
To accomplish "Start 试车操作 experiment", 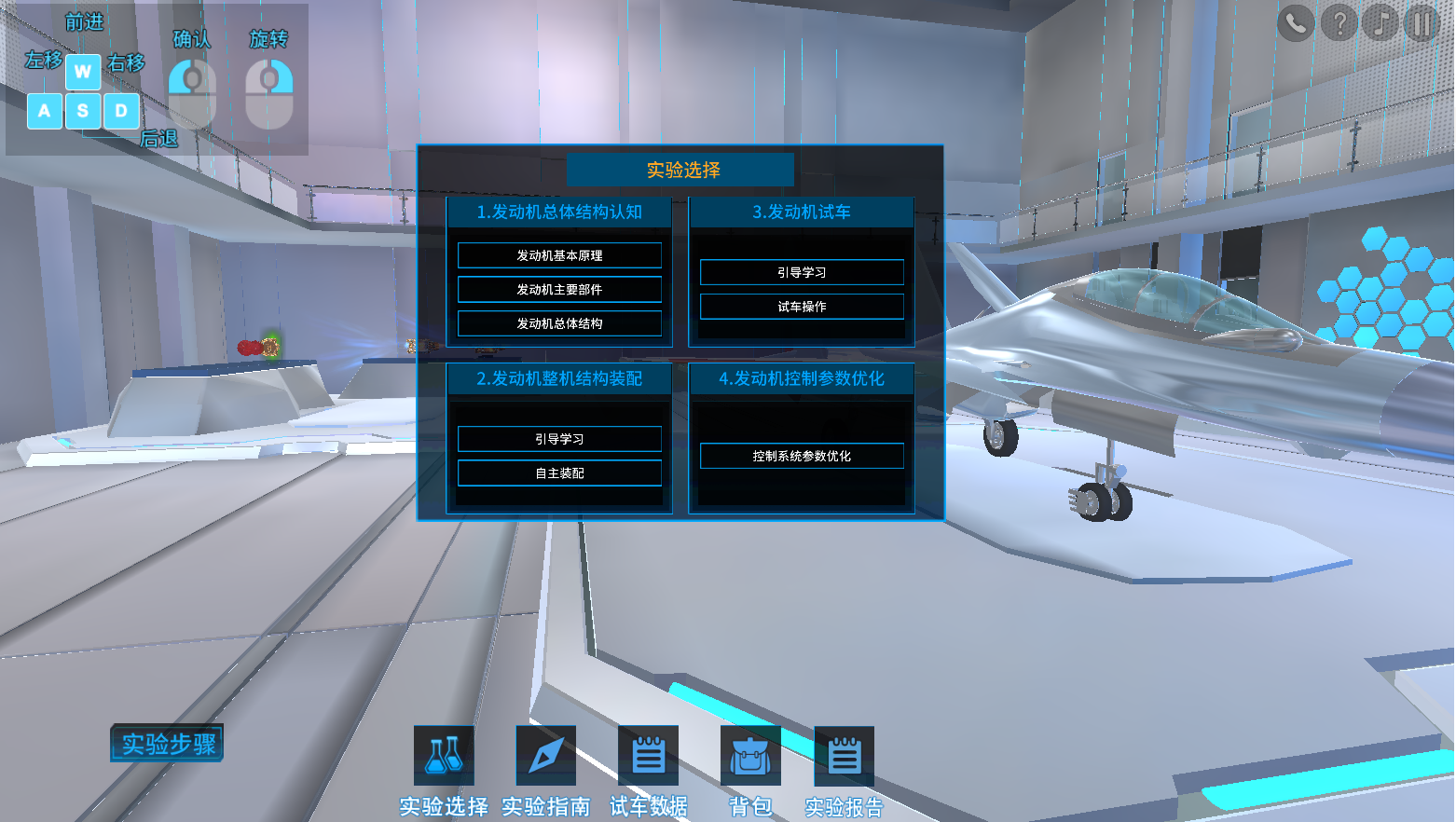I will [x=802, y=307].
